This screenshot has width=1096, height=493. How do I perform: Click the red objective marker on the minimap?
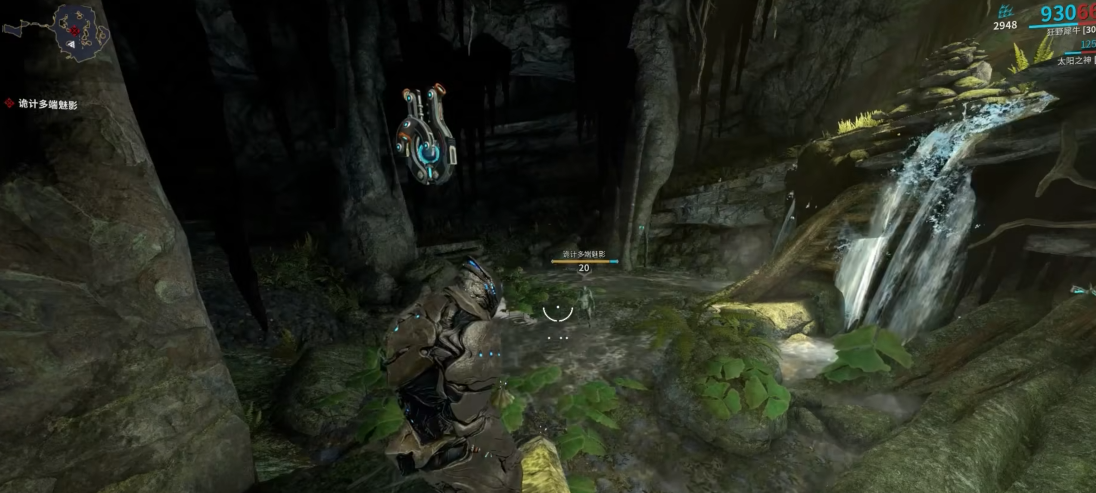pos(74,31)
